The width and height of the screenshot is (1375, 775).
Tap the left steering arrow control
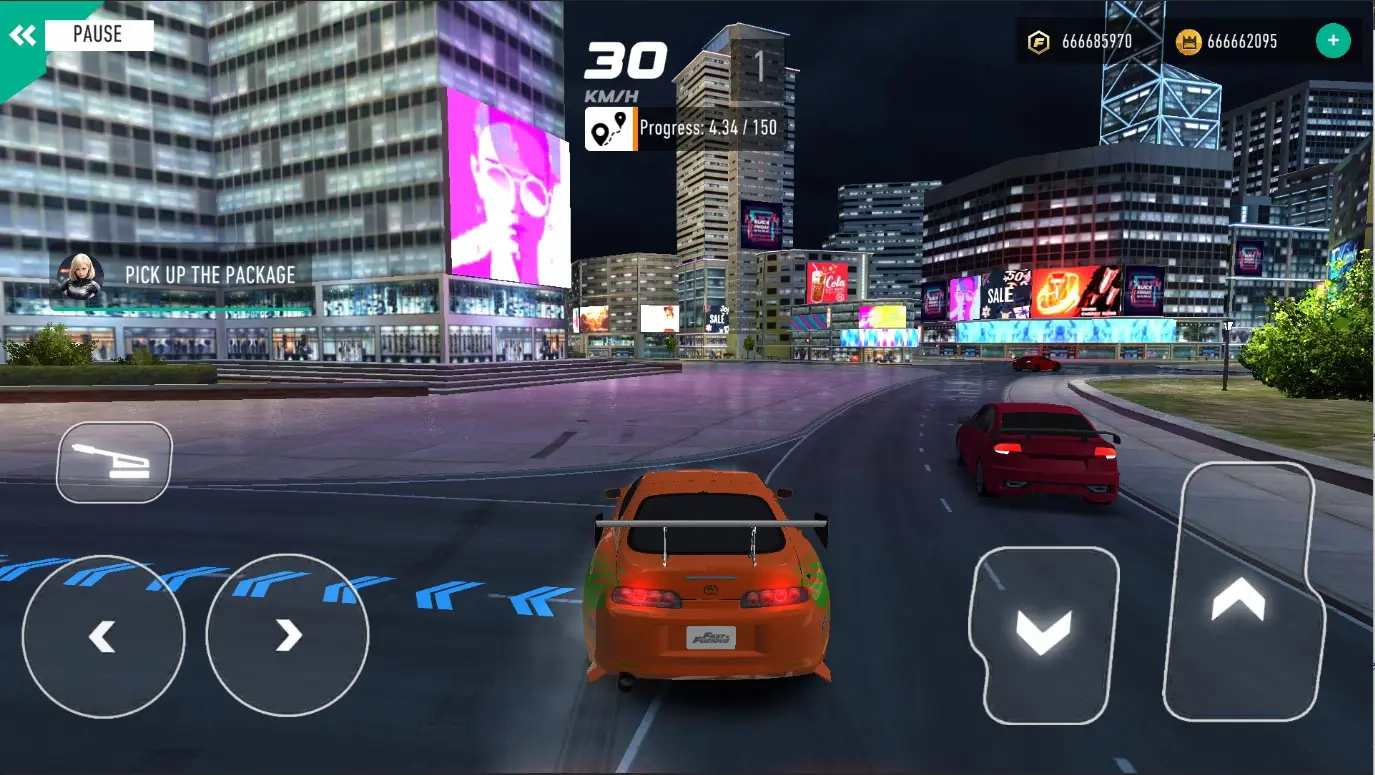(102, 637)
